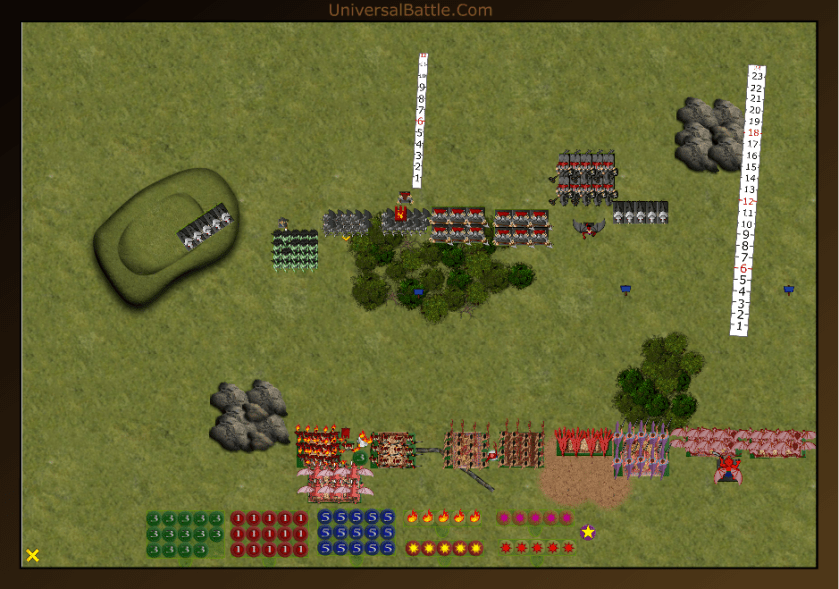Pick the long ruler numbered to 23
The width and height of the screenshot is (839, 589).
(x=748, y=200)
